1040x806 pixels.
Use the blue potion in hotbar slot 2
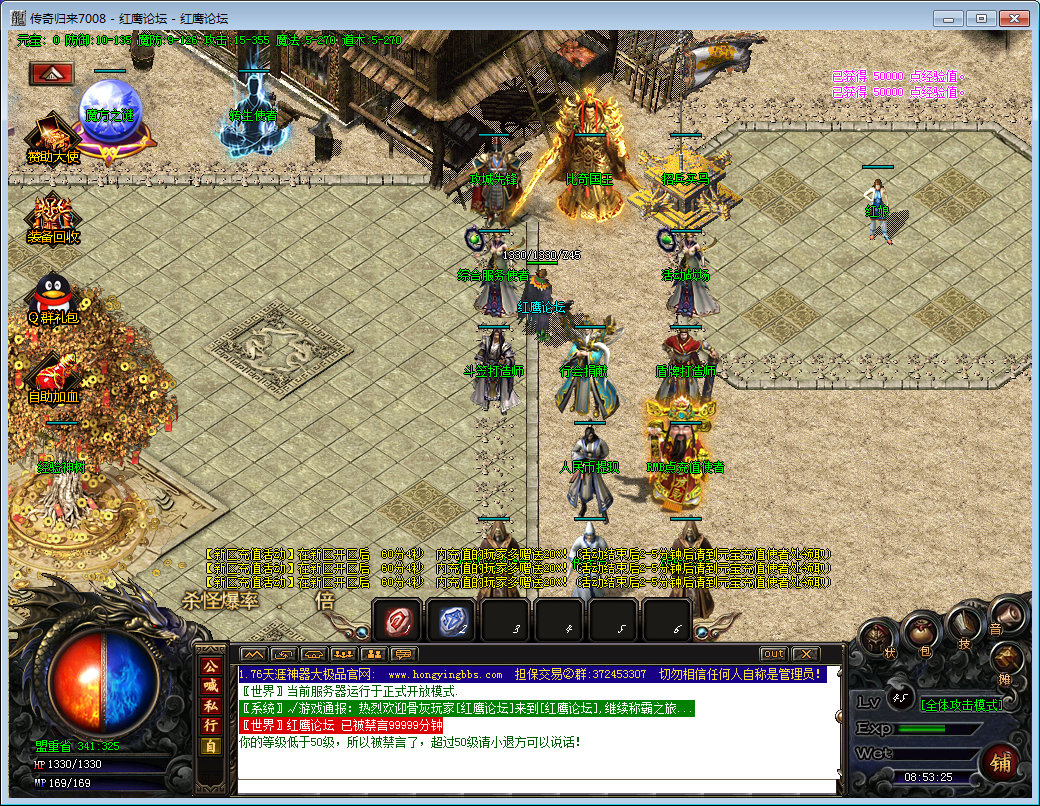pyautogui.click(x=450, y=621)
